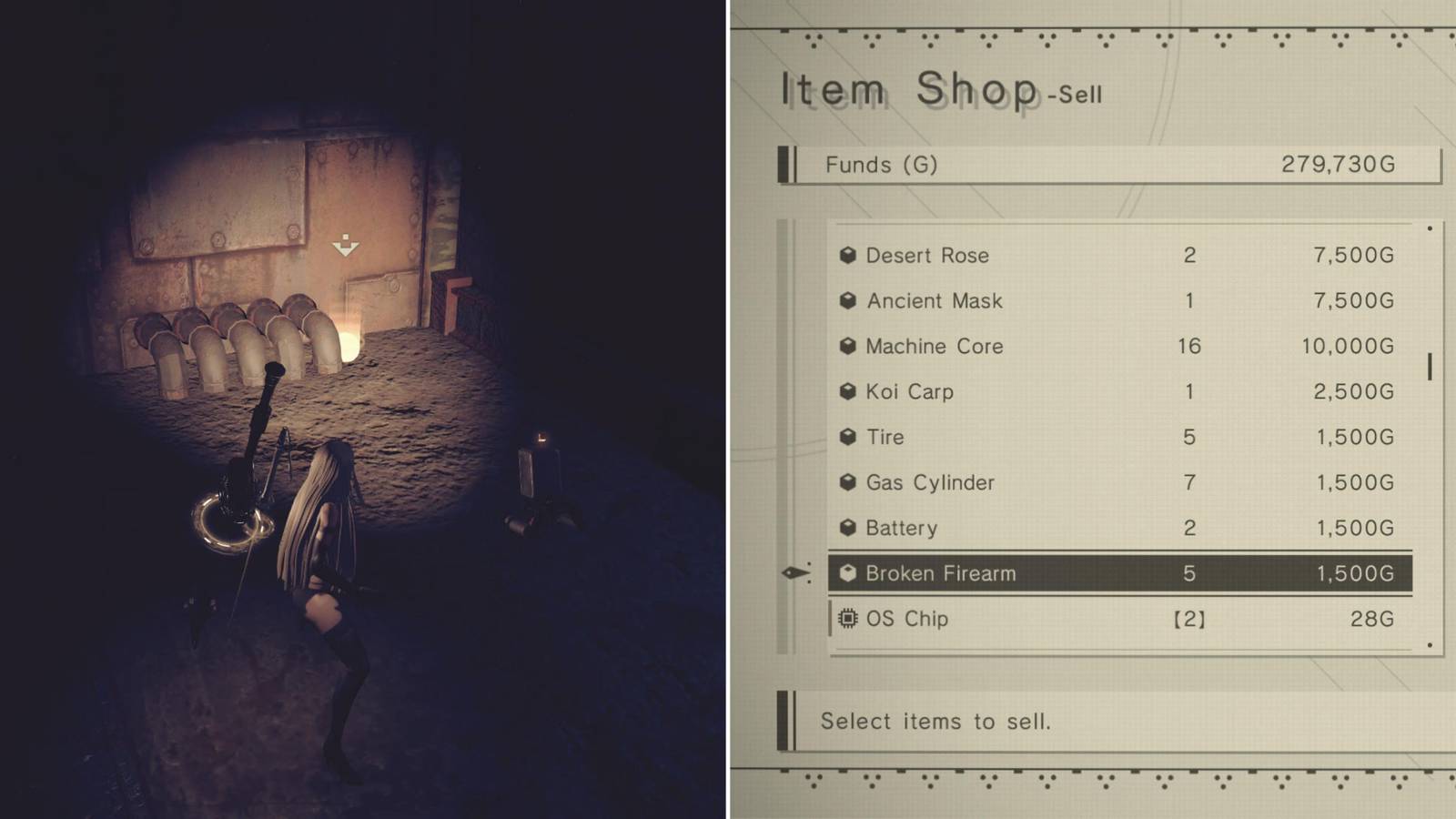The image size is (1456, 819).
Task: Click the Koi Carp cube icon
Action: [x=848, y=392]
